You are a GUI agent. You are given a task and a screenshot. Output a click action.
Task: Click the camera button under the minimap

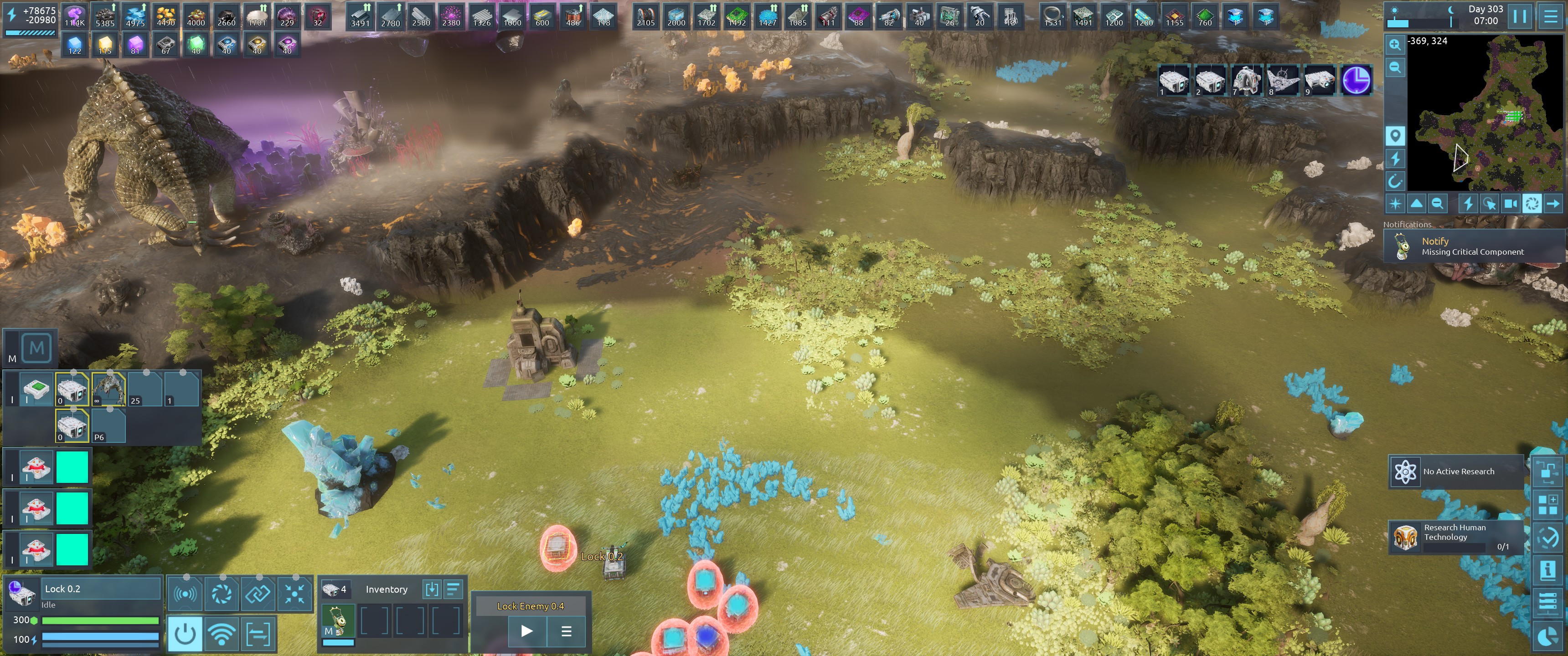(x=1510, y=203)
